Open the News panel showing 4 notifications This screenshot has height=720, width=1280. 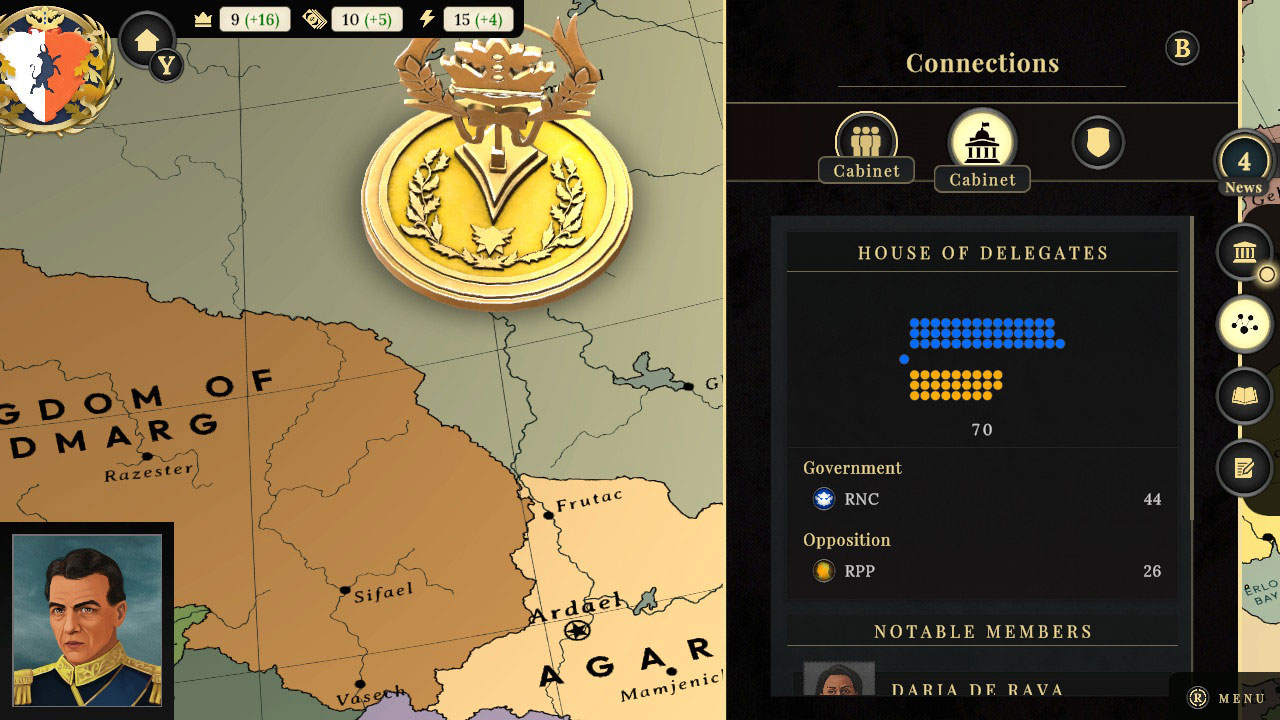1246,163
